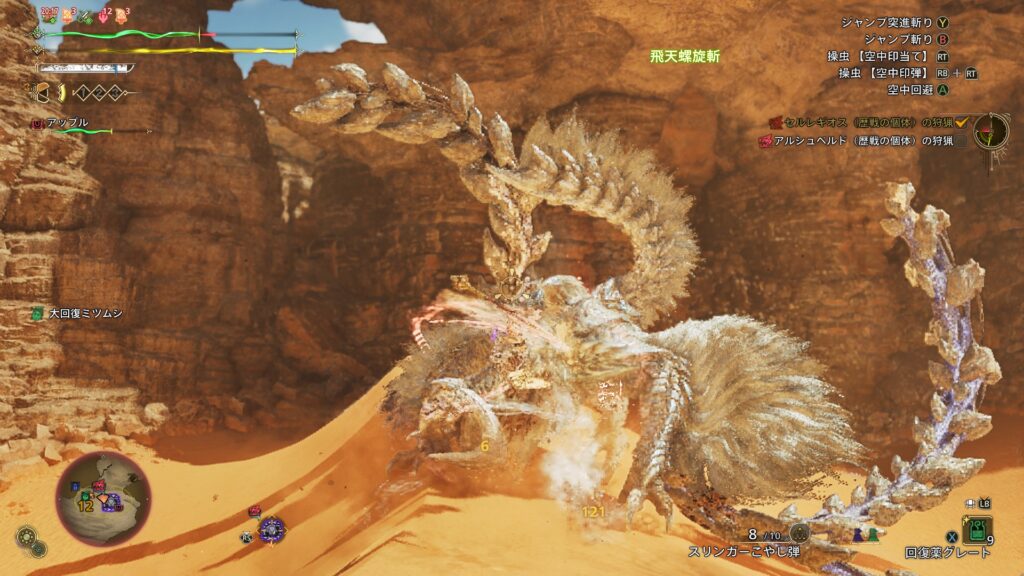The height and width of the screenshot is (576, 1024).
Task: Select the slinger dung pod ammo icon
Action: (x=799, y=534)
